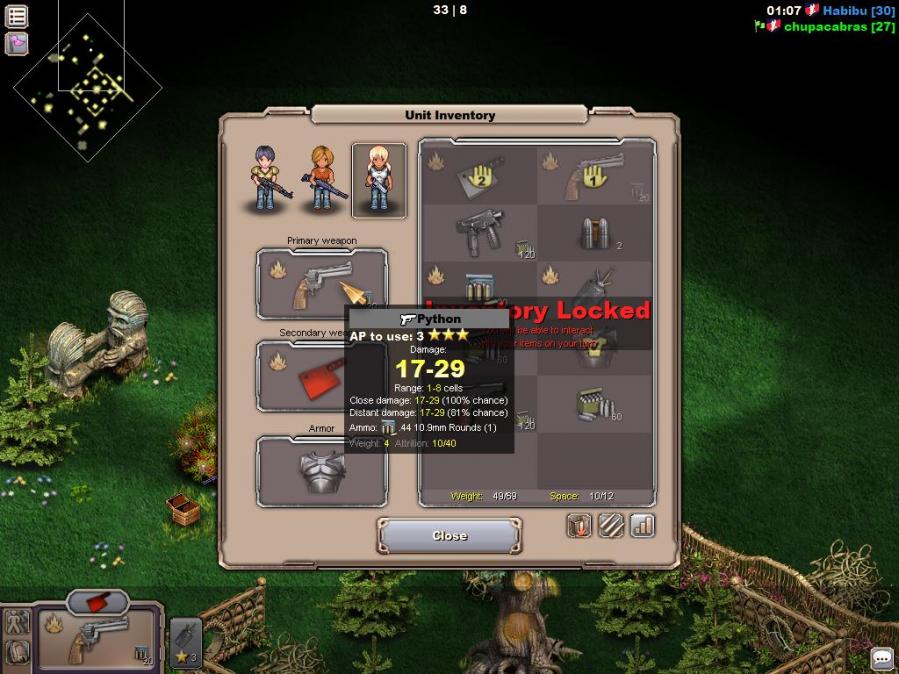
Task: Pick the cleaver marked with hand 2
Action: [479, 176]
